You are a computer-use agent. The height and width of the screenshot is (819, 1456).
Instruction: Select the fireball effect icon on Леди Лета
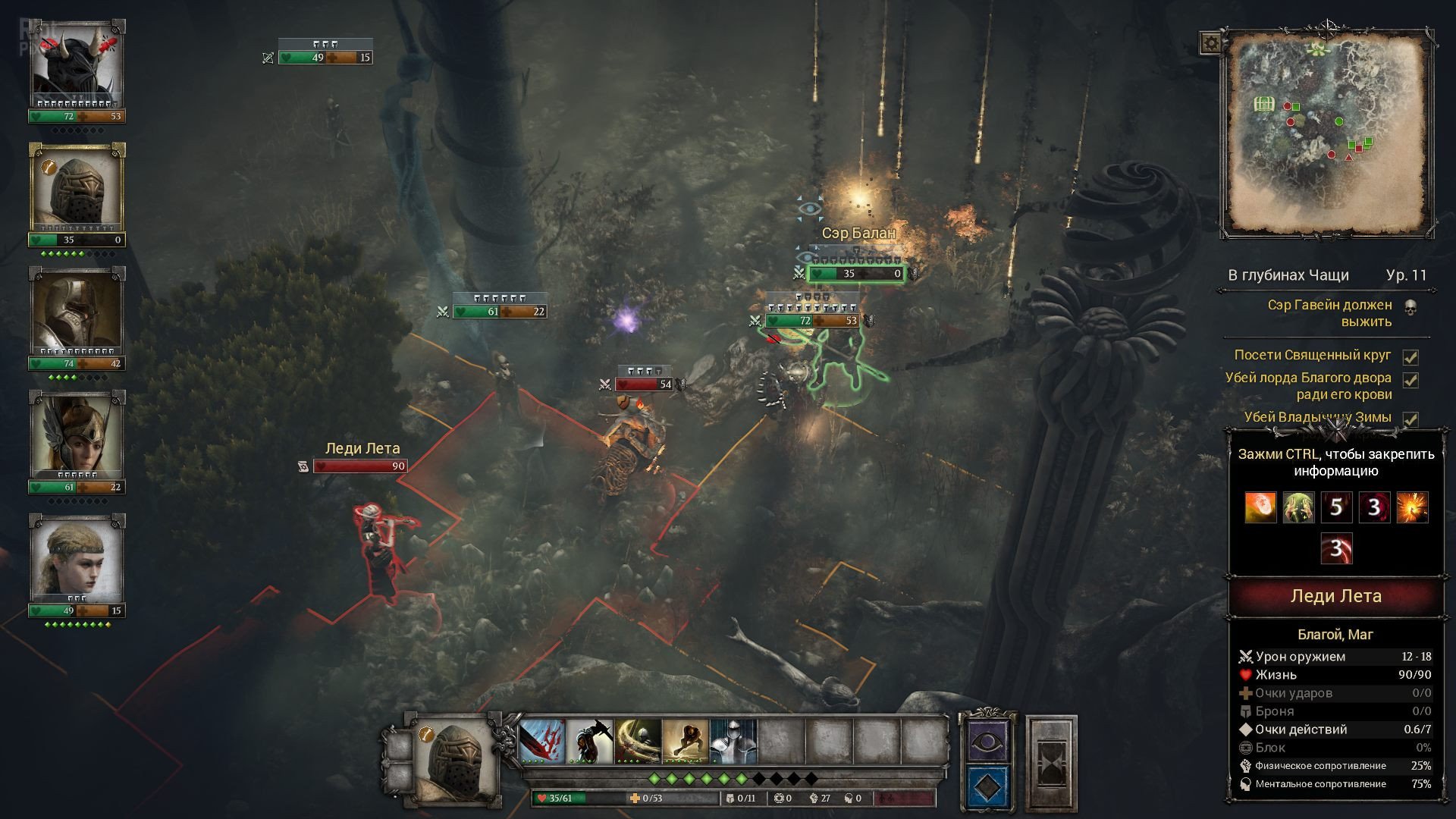pyautogui.click(x=1260, y=507)
